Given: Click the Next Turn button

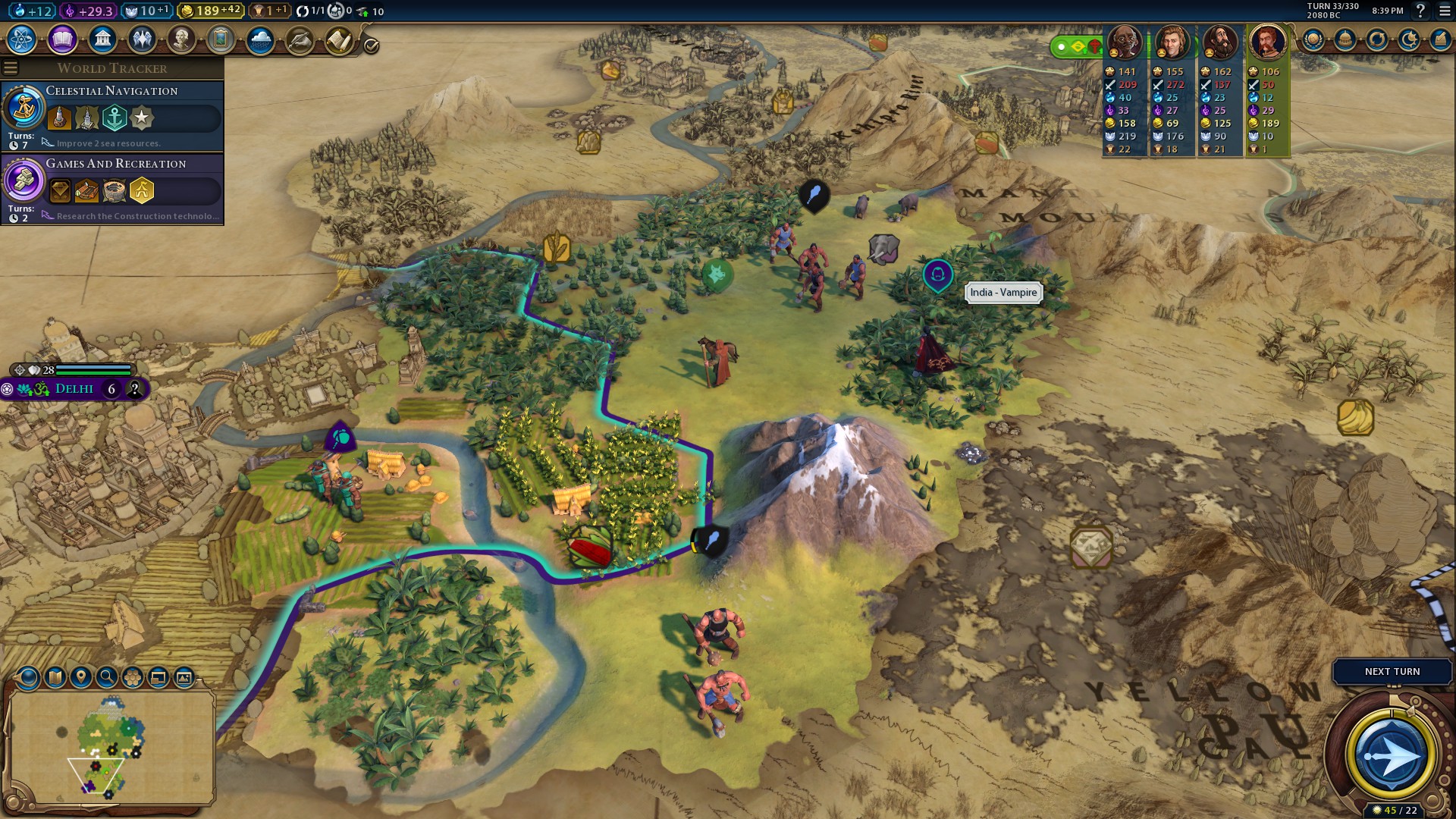Looking at the screenshot, I should 1392,671.
